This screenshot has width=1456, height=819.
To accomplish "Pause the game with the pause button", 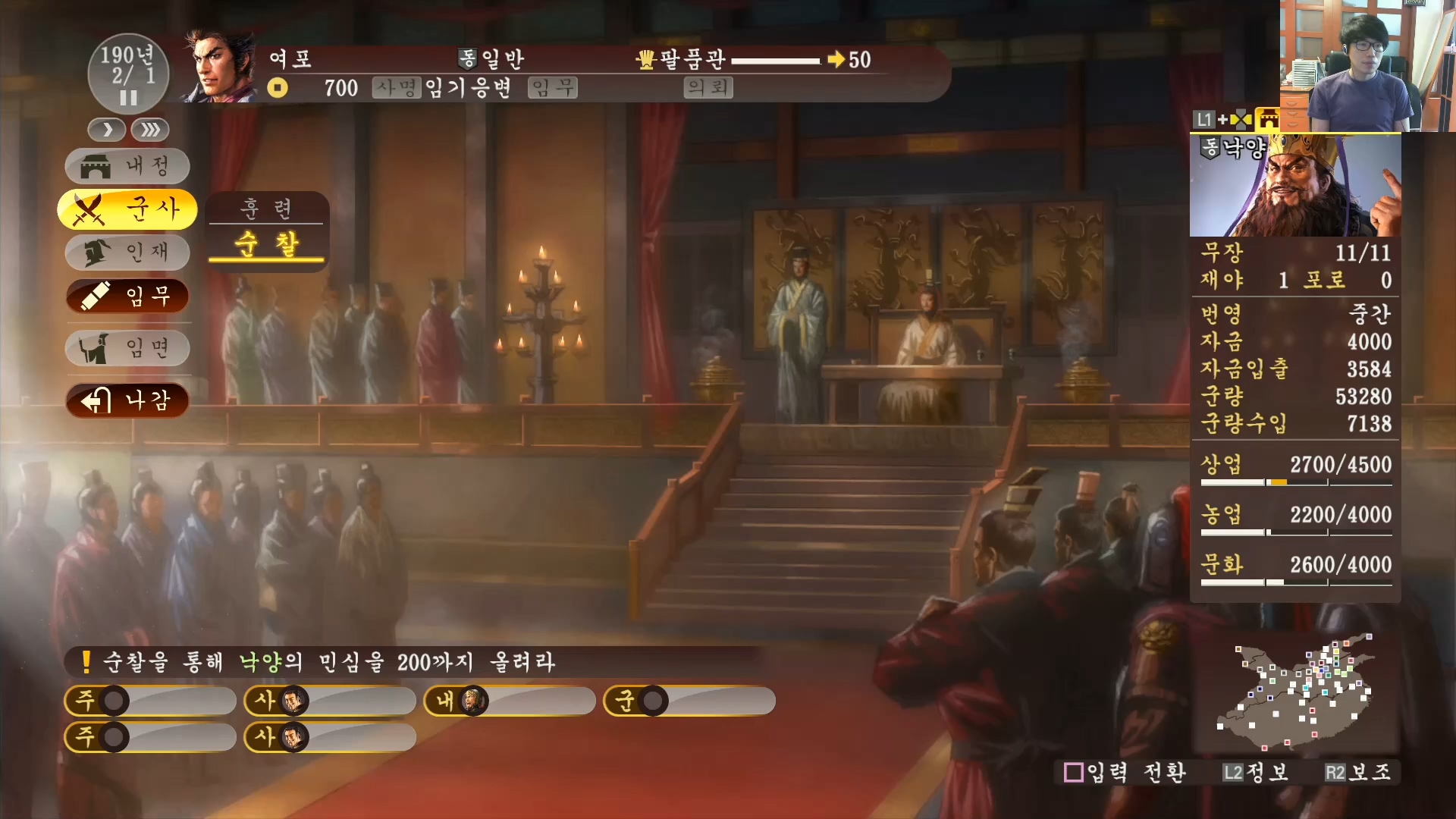I will tap(127, 97).
